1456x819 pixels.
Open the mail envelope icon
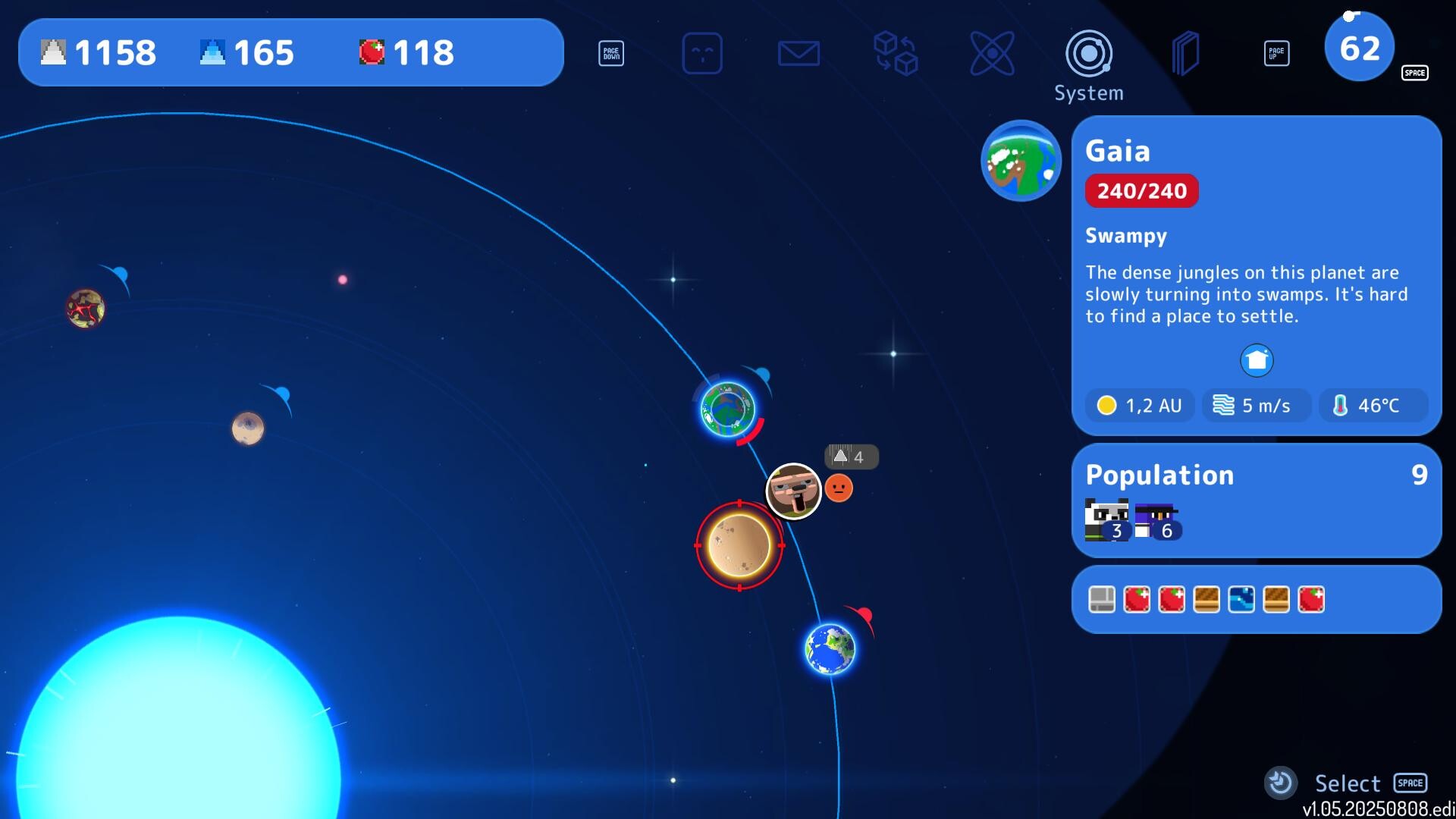(x=799, y=53)
